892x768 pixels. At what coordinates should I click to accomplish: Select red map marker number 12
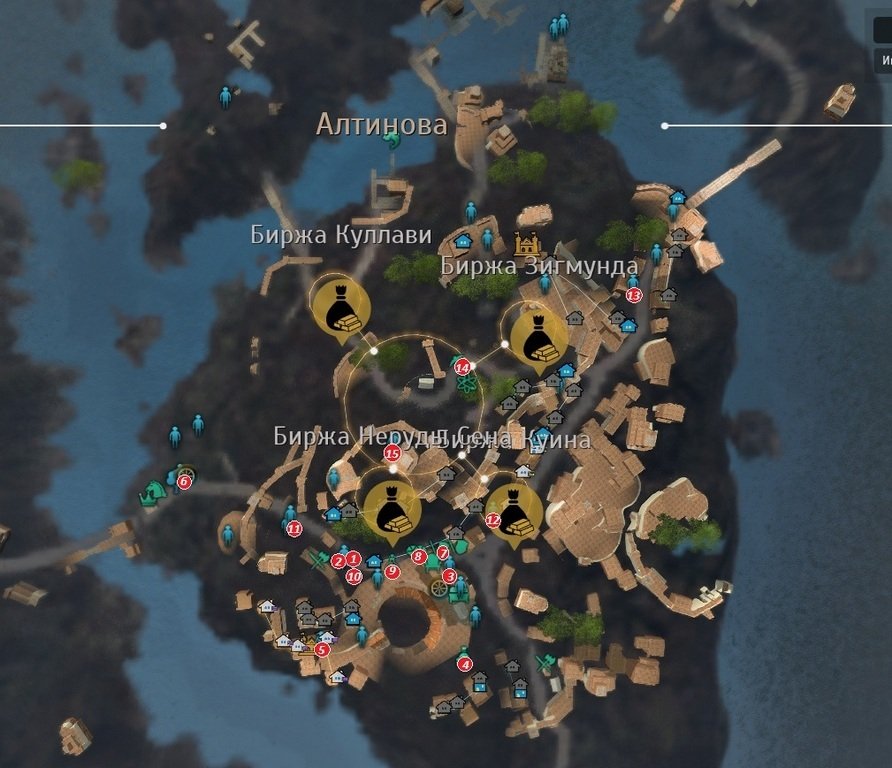tap(493, 520)
